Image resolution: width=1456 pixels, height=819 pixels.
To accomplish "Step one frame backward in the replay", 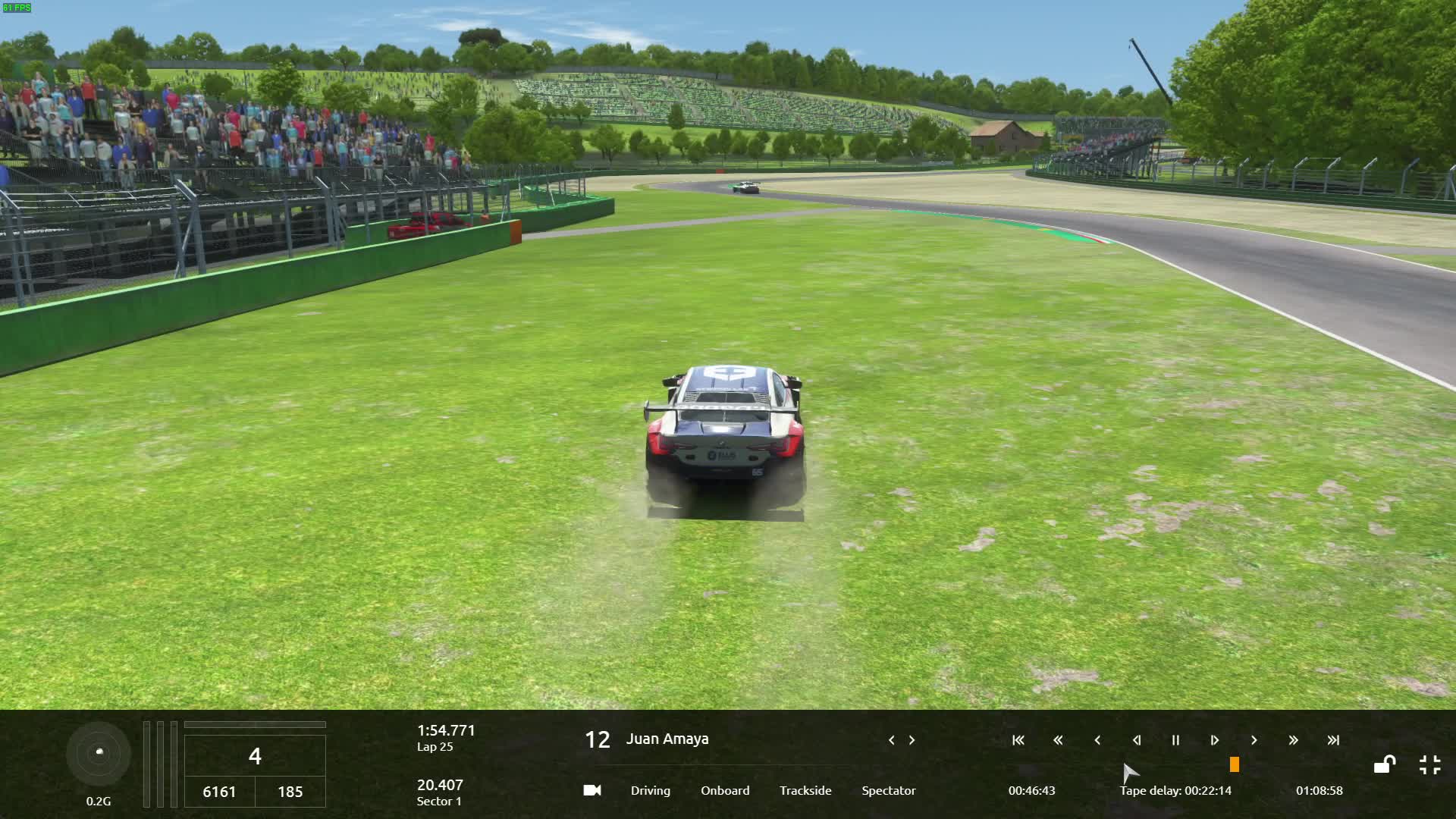I will 1136,740.
